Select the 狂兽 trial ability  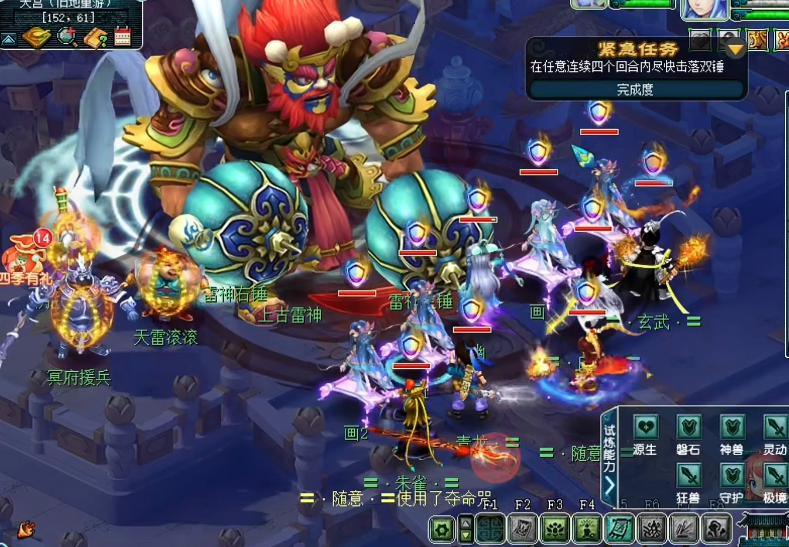(688, 475)
